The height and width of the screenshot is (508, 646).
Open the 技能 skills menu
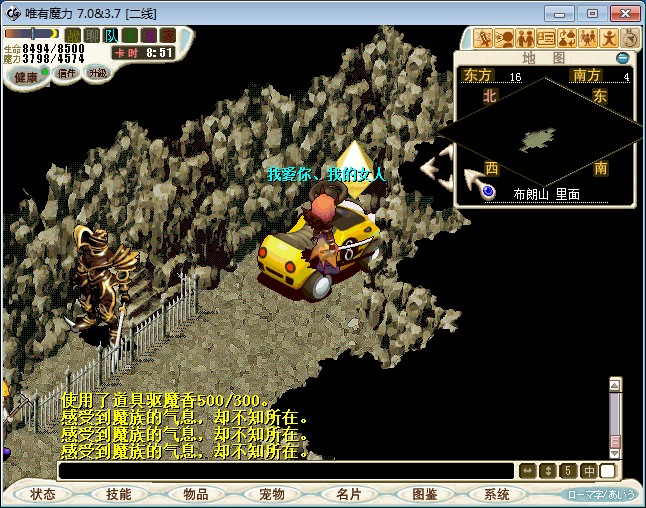click(x=119, y=494)
